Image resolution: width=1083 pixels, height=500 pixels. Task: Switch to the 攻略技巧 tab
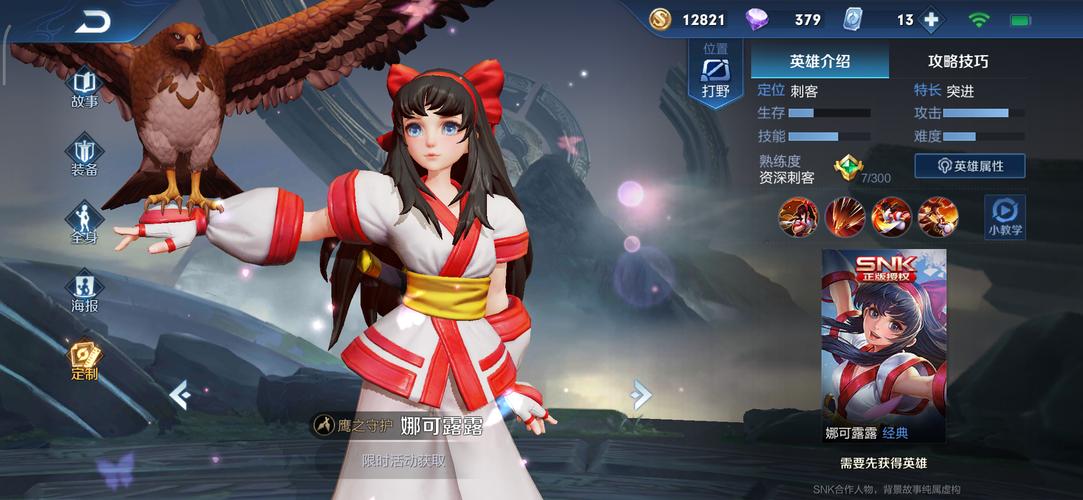[957, 61]
